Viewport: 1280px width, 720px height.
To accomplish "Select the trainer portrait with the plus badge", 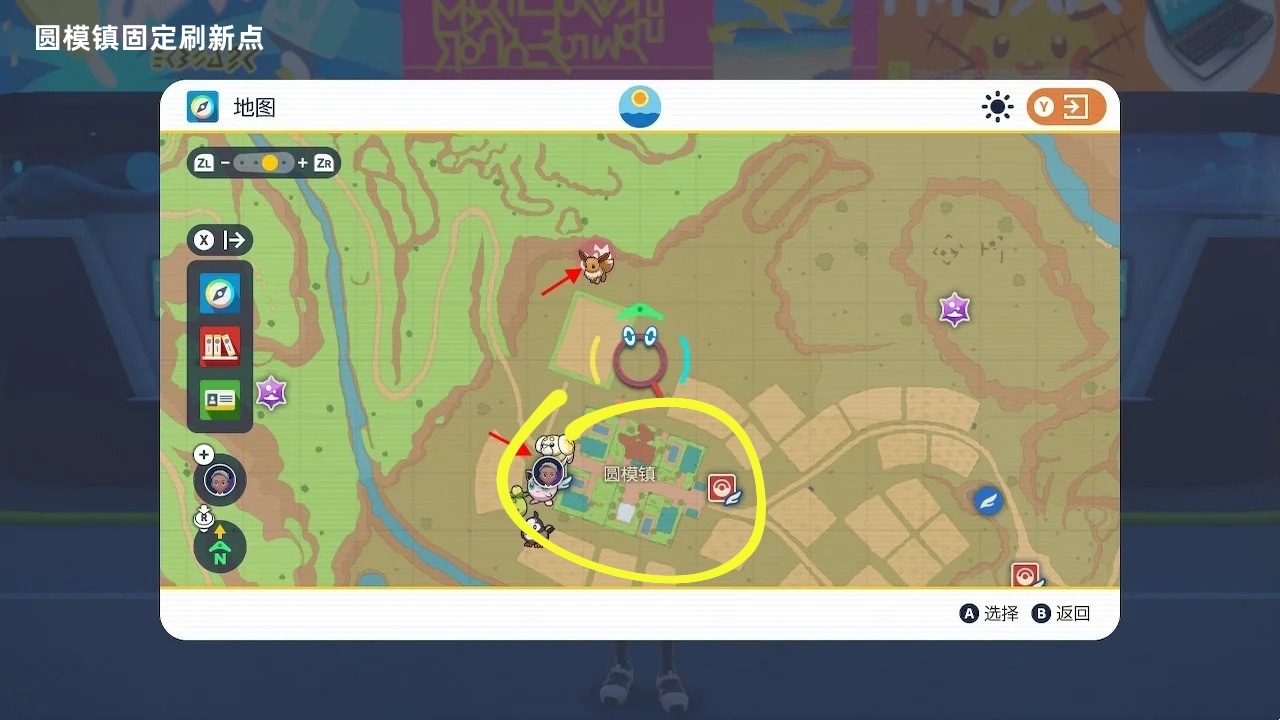I will pyautogui.click(x=219, y=479).
